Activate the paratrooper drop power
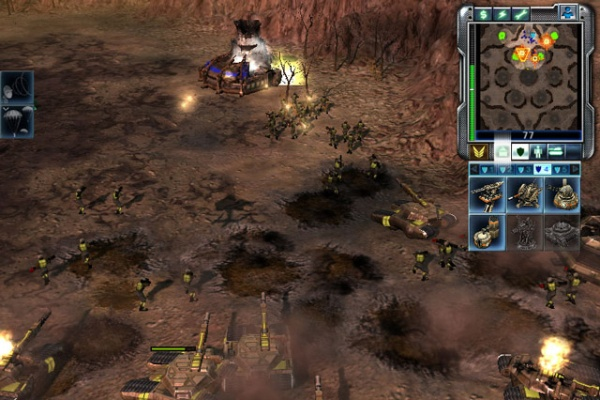This screenshot has height=400, width=600. 18,120
